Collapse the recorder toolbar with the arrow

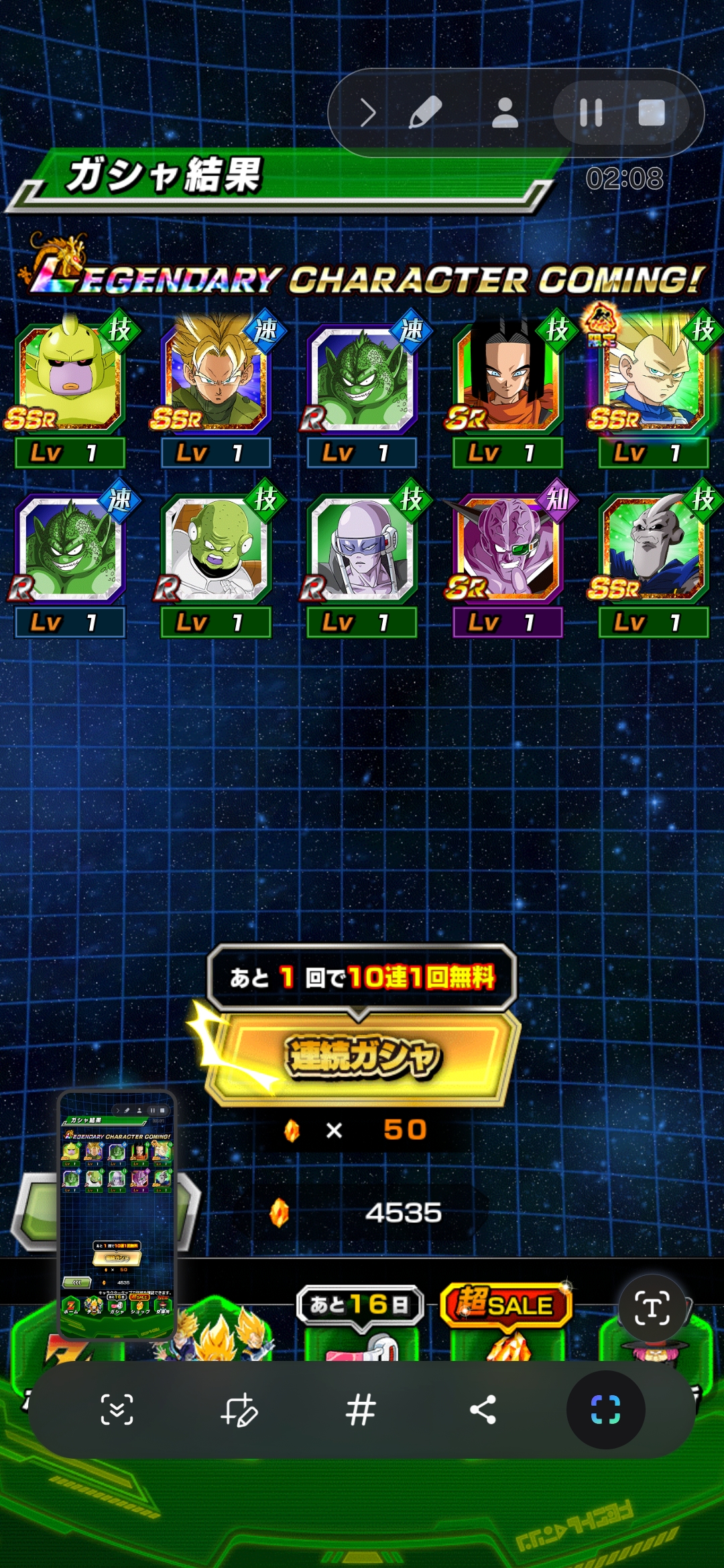click(x=367, y=113)
